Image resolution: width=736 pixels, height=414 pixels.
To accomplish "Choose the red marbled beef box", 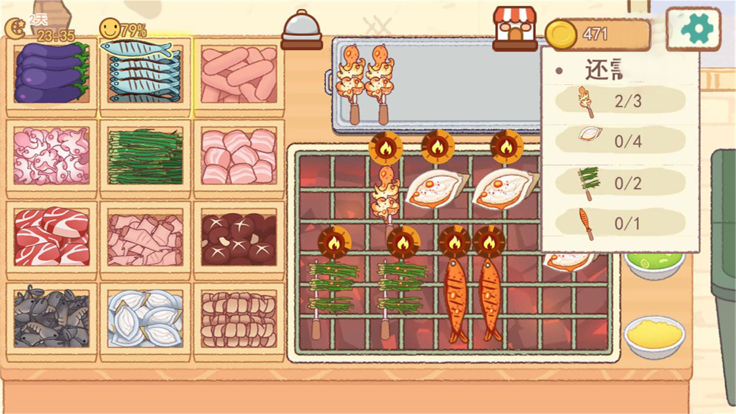I will [52, 238].
